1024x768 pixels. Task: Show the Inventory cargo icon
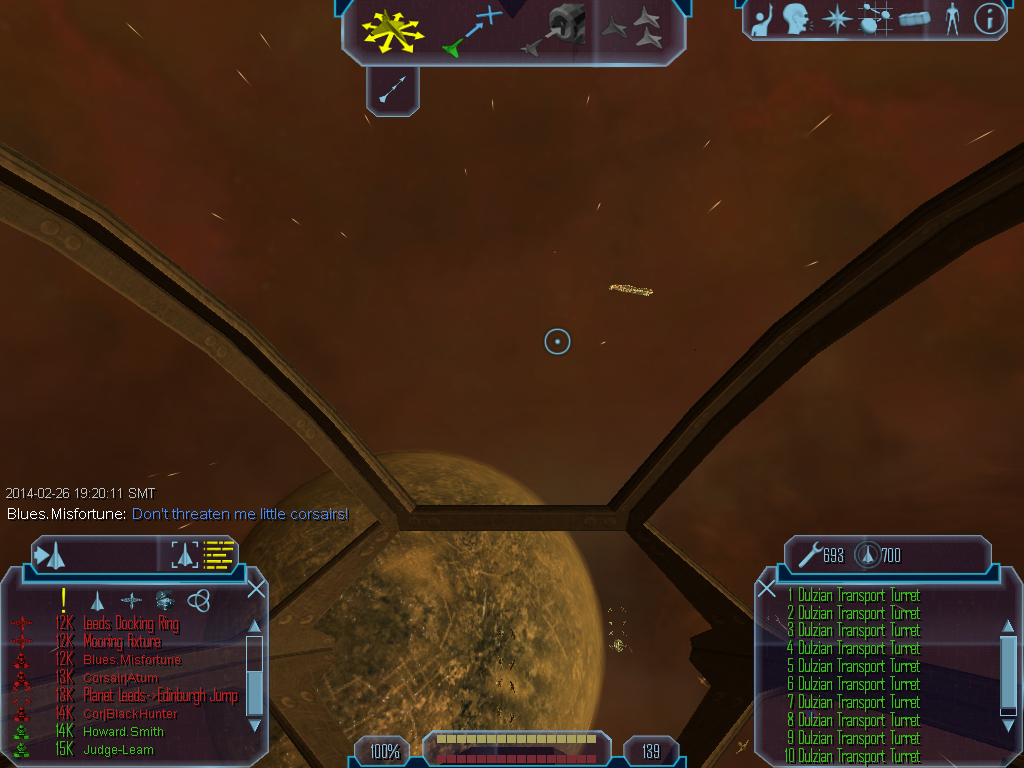click(914, 19)
